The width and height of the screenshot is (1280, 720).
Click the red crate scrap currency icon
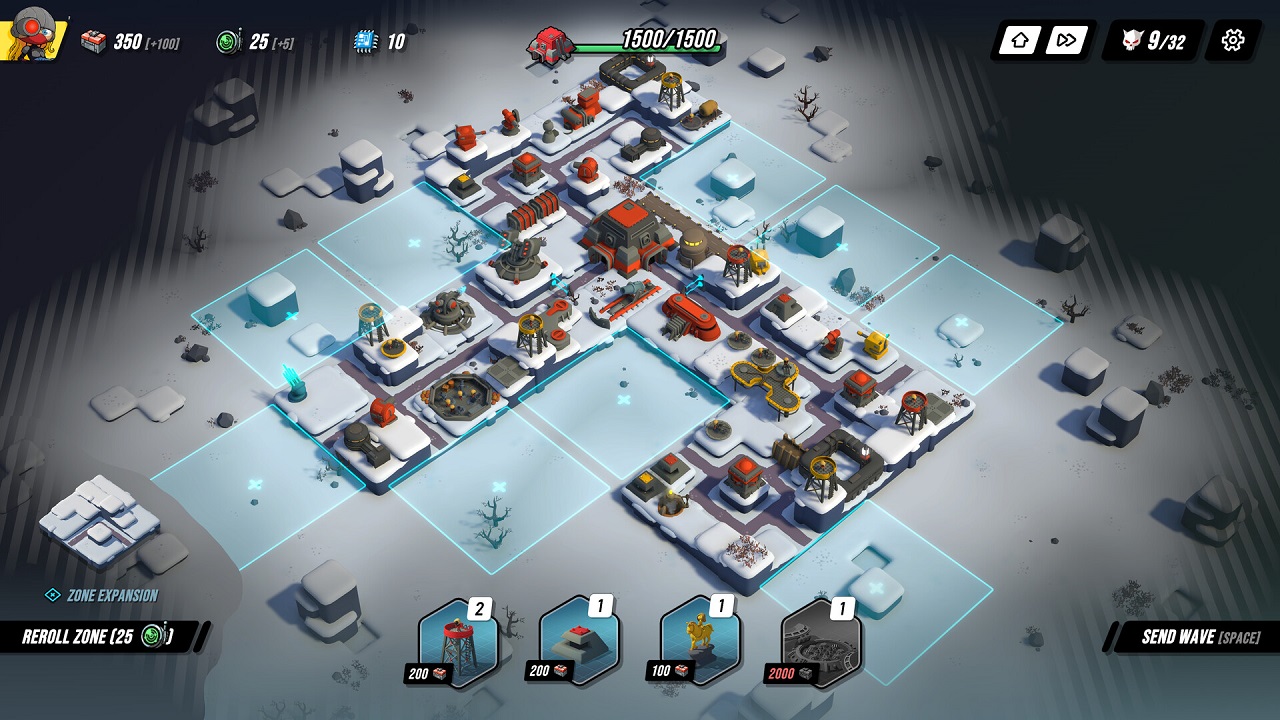[95, 40]
